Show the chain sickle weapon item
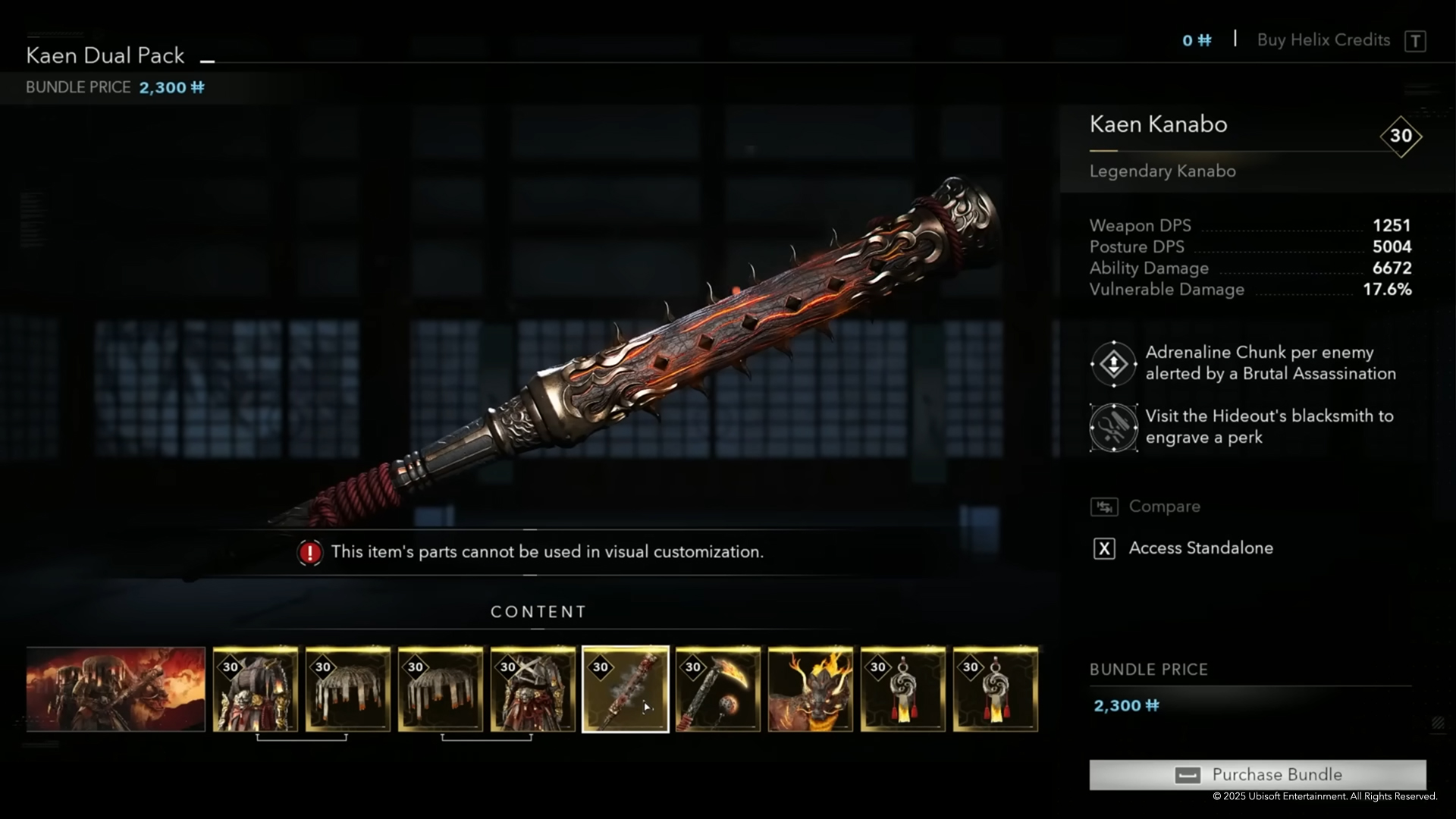Screen dimensions: 1456x819 coord(718,689)
